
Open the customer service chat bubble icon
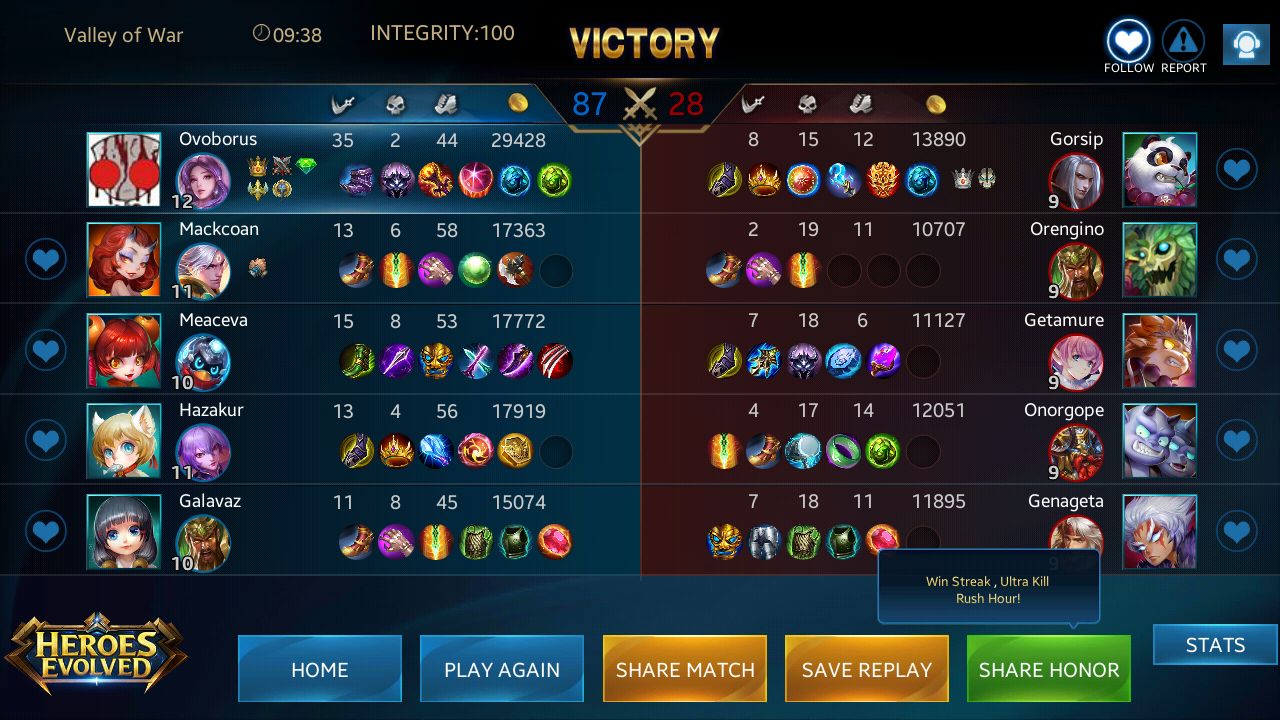tap(1245, 43)
